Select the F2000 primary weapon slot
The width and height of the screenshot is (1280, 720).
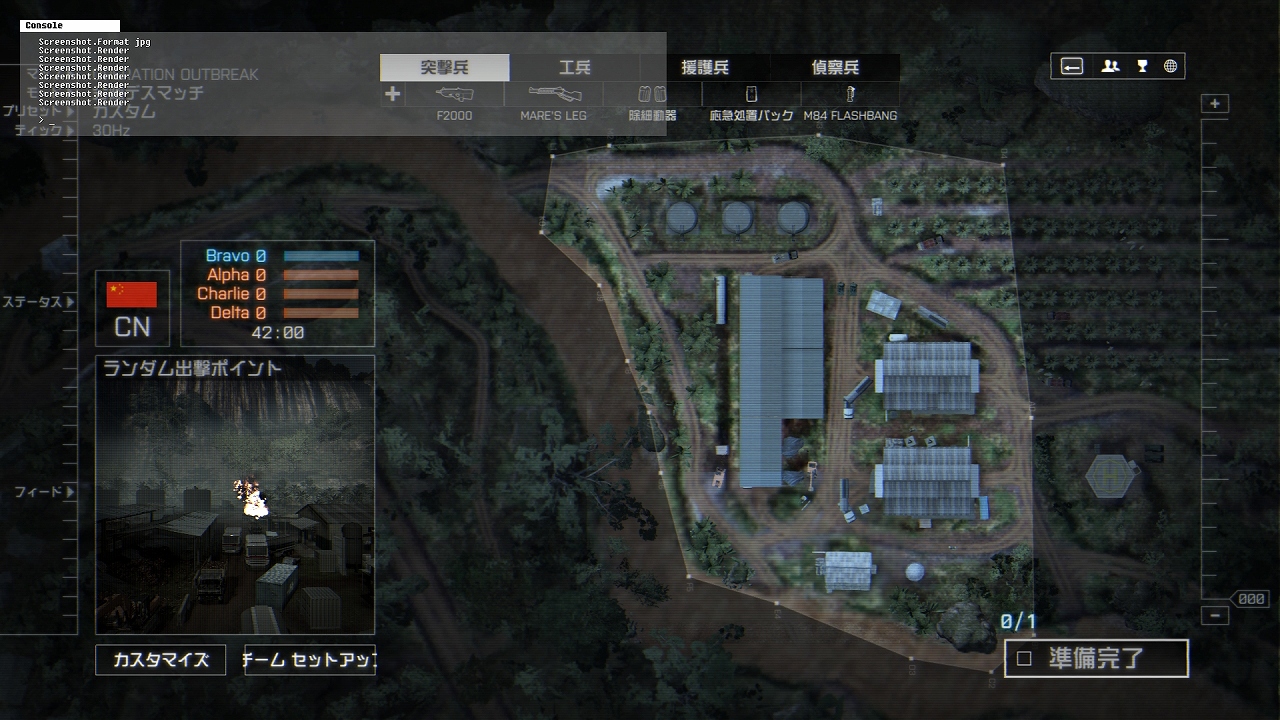click(454, 95)
